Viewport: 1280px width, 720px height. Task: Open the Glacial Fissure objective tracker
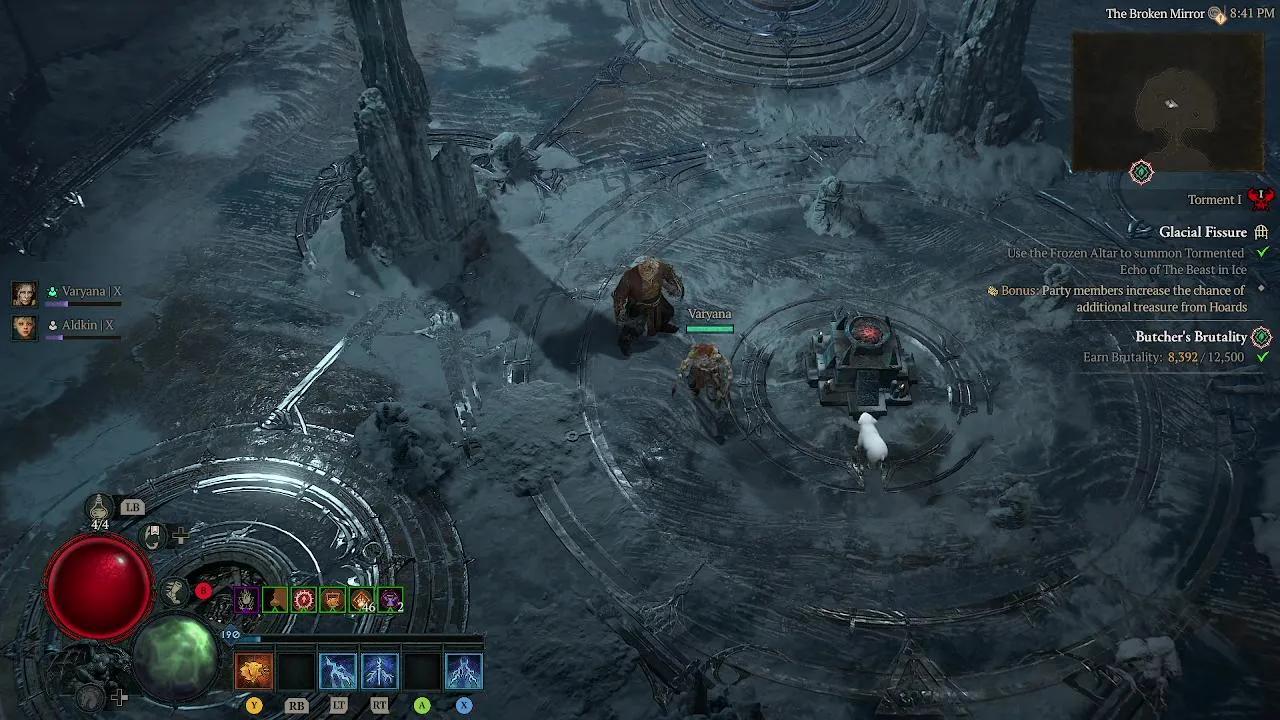click(1202, 232)
